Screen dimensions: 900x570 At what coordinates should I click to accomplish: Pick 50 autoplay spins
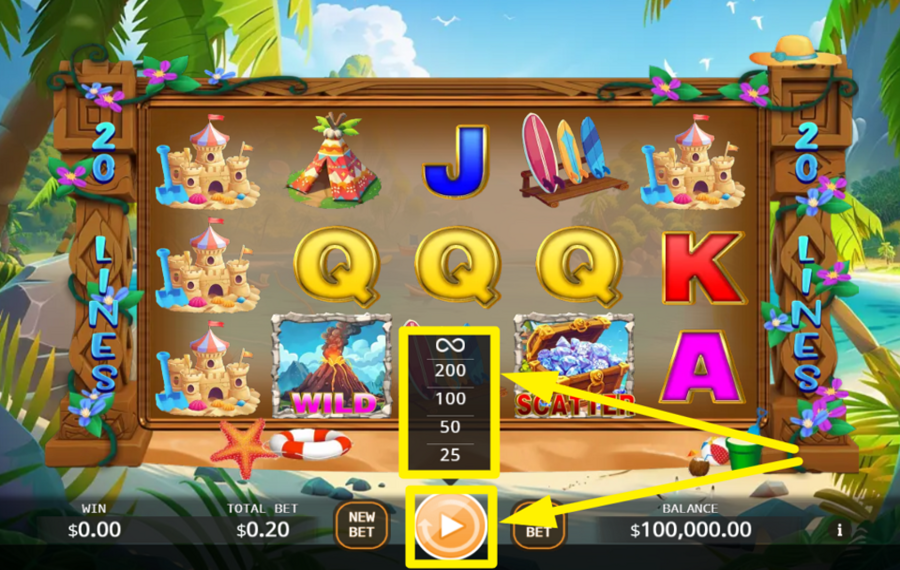[450, 427]
